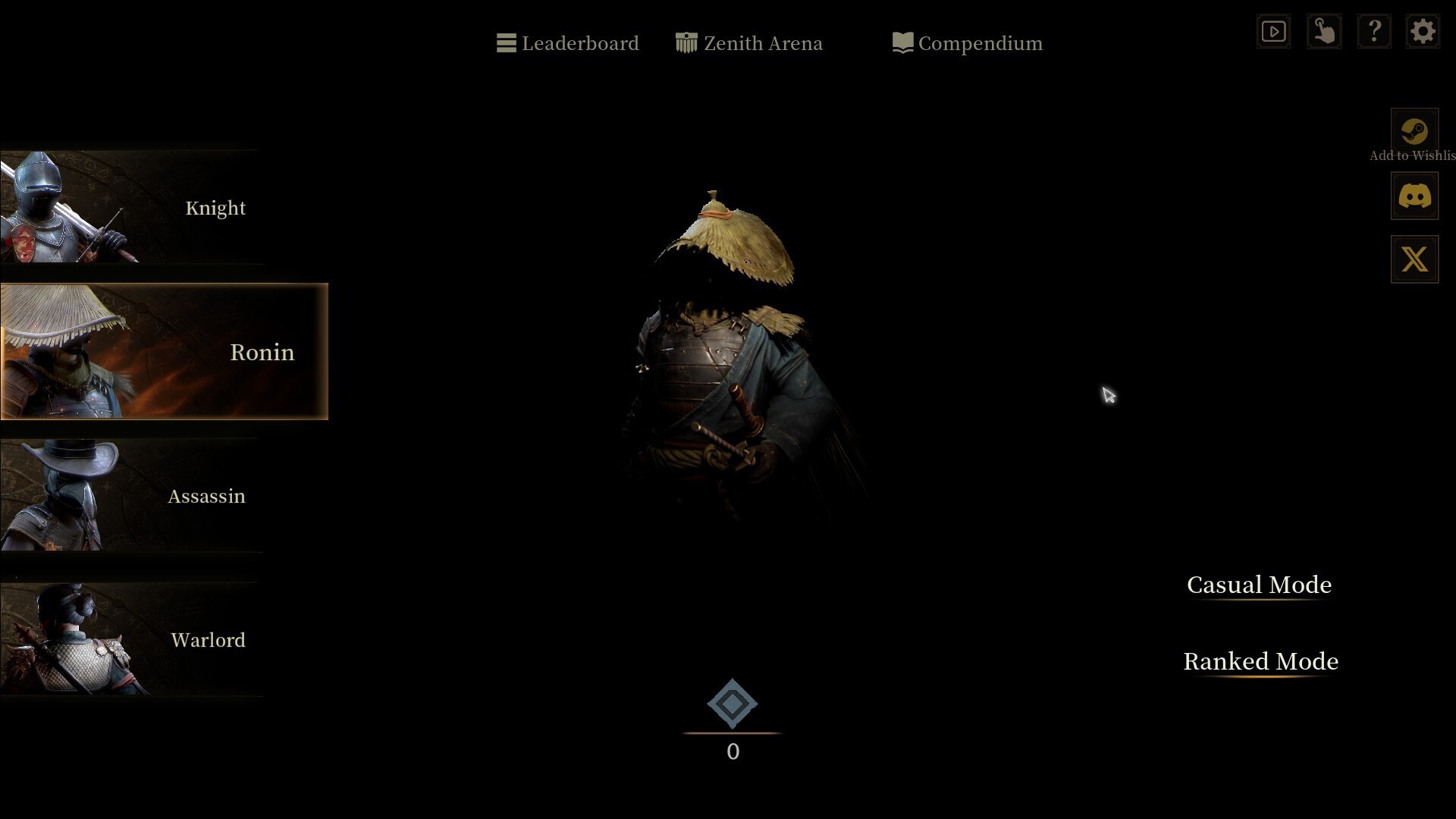Open the X social media page
The width and height of the screenshot is (1456, 819).
point(1414,259)
